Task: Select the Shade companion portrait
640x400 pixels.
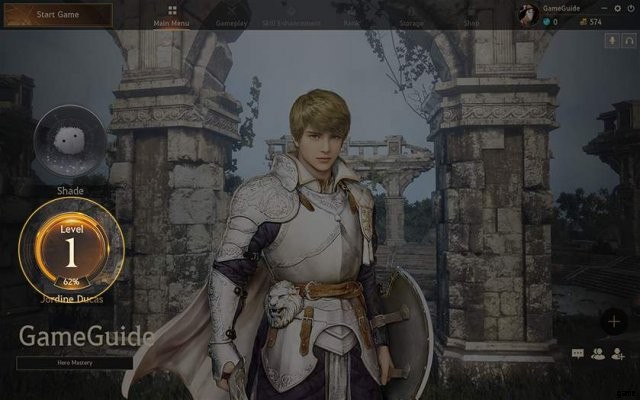Action: point(70,142)
